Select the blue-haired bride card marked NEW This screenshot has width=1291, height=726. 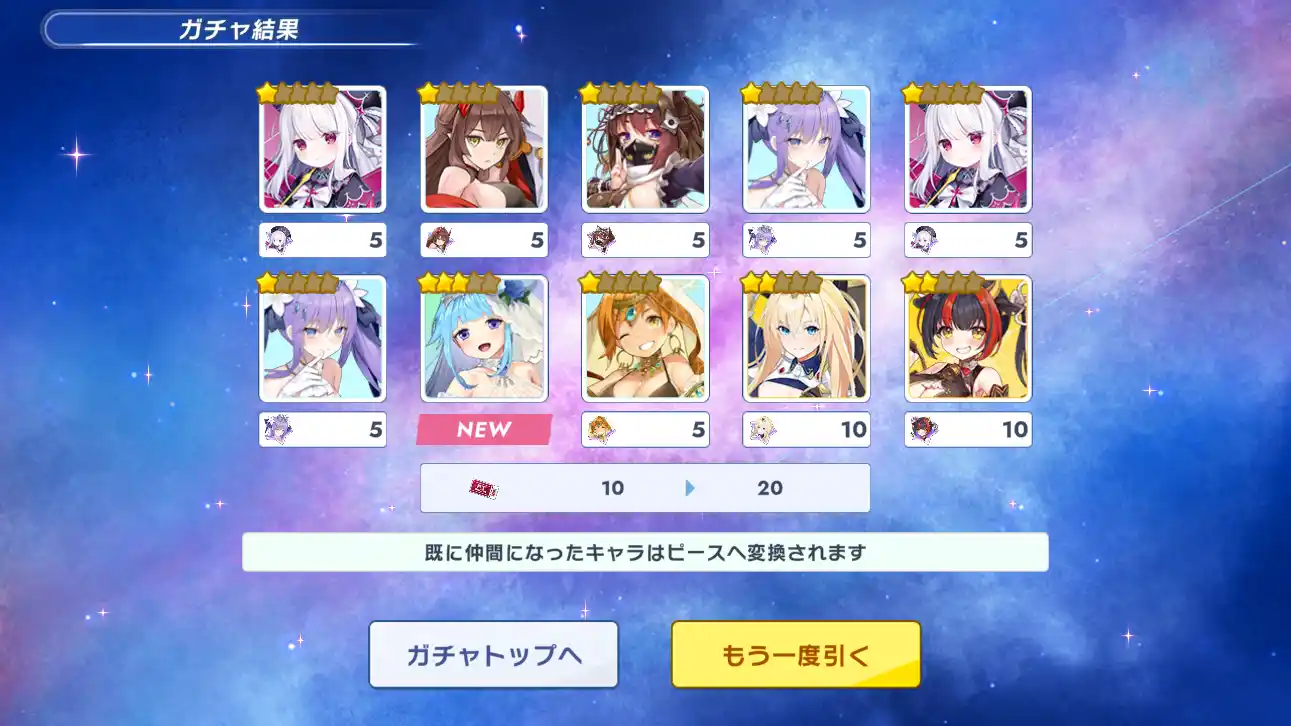click(x=484, y=339)
